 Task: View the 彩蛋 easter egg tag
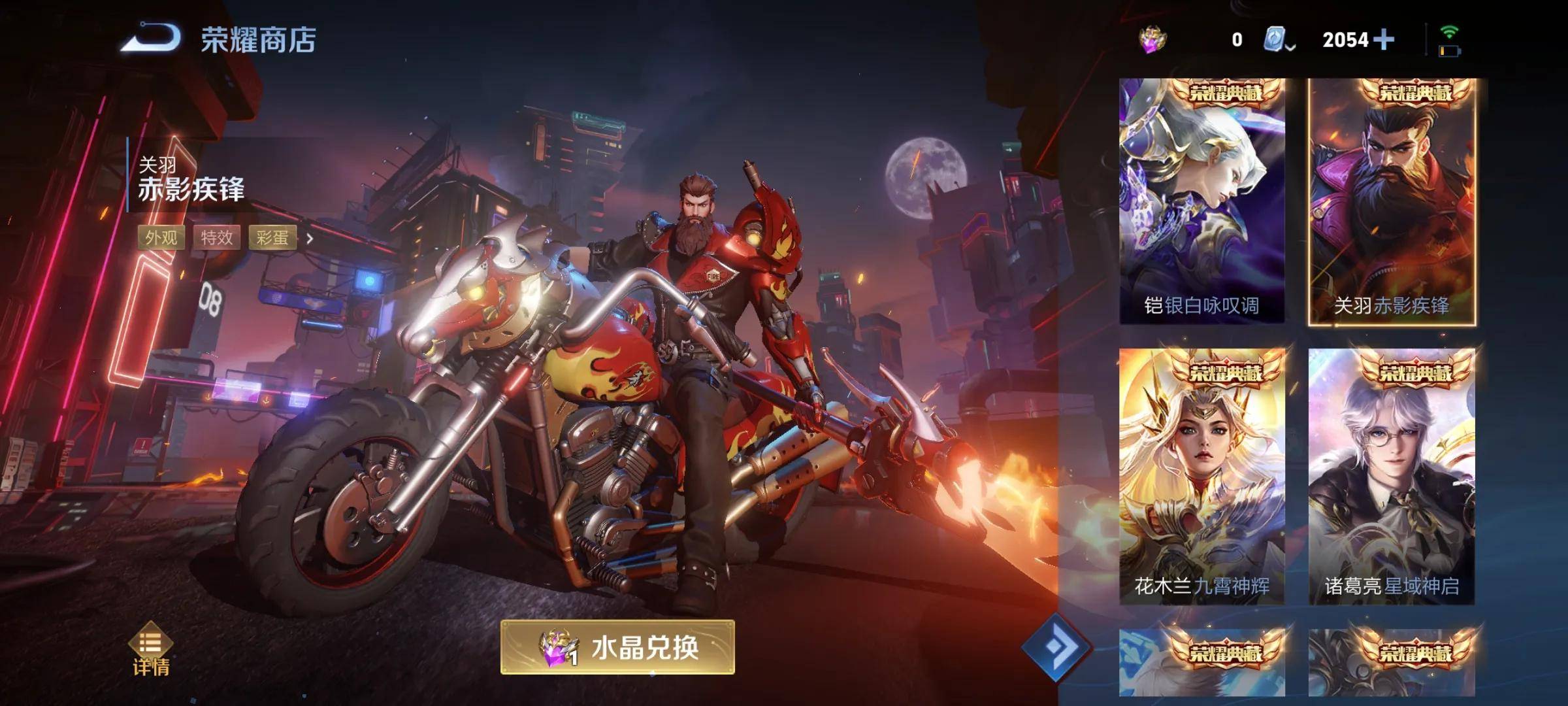272,238
